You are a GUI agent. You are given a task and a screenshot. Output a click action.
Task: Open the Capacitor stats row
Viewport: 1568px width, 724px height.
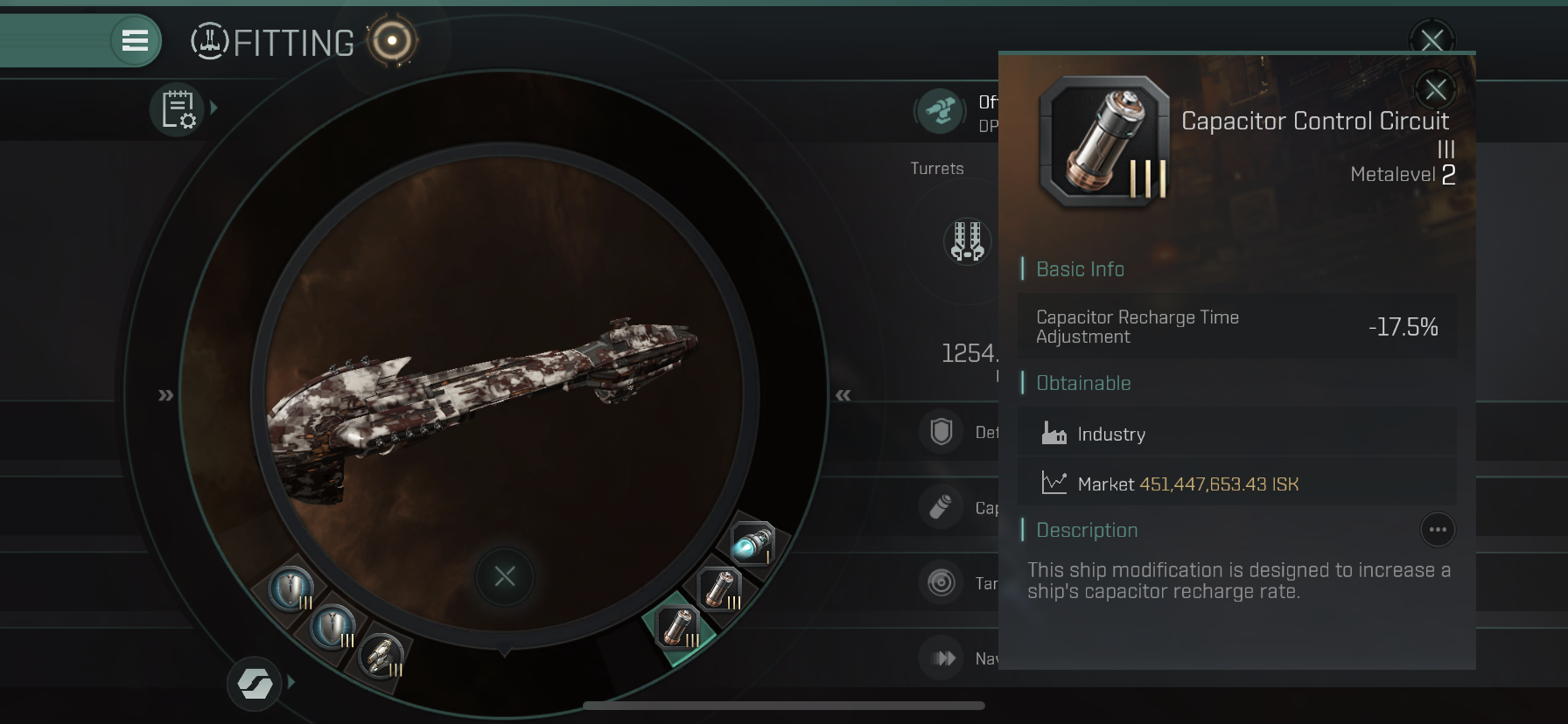(941, 507)
